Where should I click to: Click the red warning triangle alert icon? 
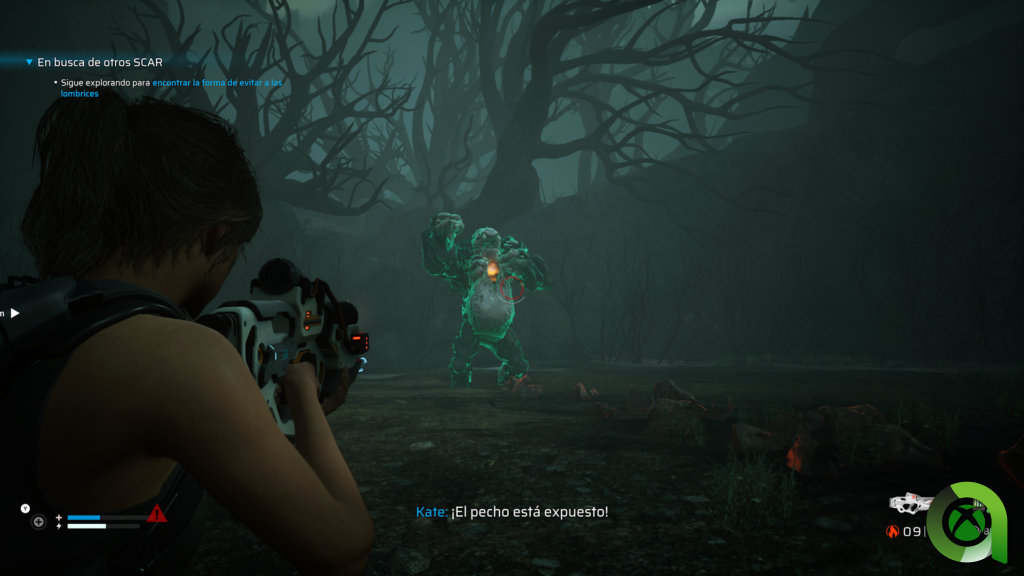[x=157, y=514]
